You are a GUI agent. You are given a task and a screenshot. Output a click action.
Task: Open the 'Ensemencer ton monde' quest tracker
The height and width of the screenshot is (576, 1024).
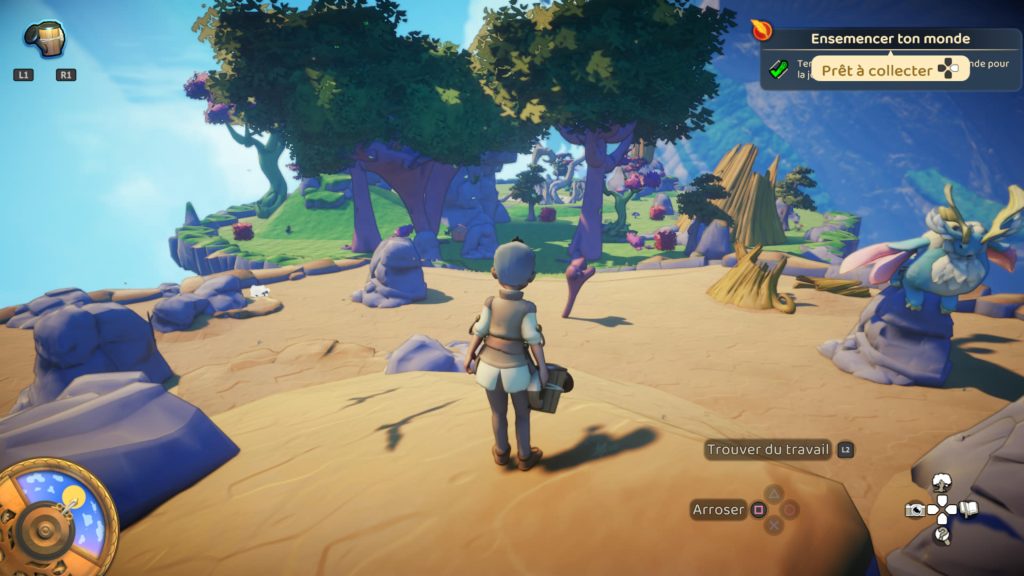[890, 40]
